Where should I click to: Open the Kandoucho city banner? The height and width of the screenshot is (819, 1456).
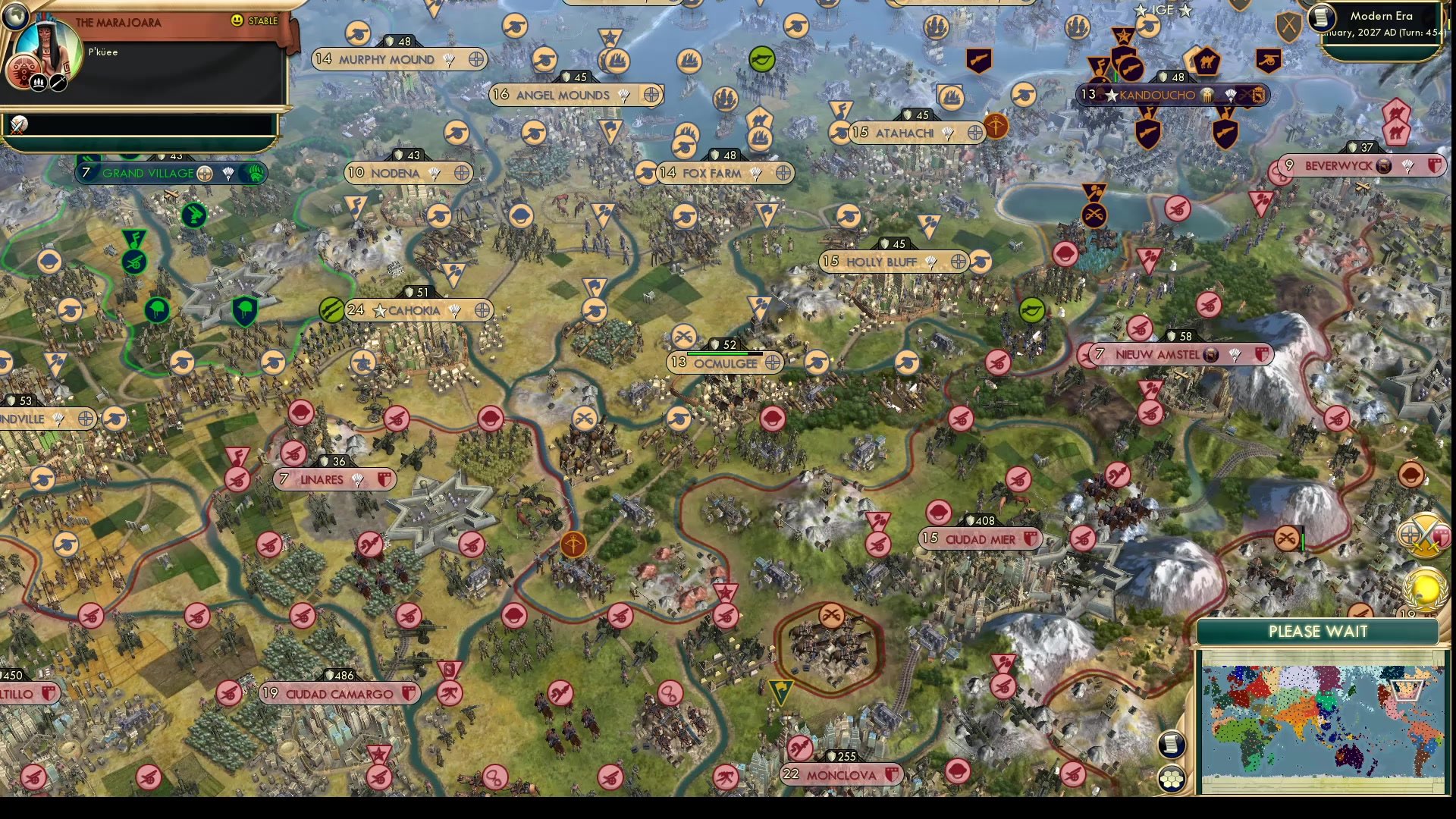coord(1168,96)
